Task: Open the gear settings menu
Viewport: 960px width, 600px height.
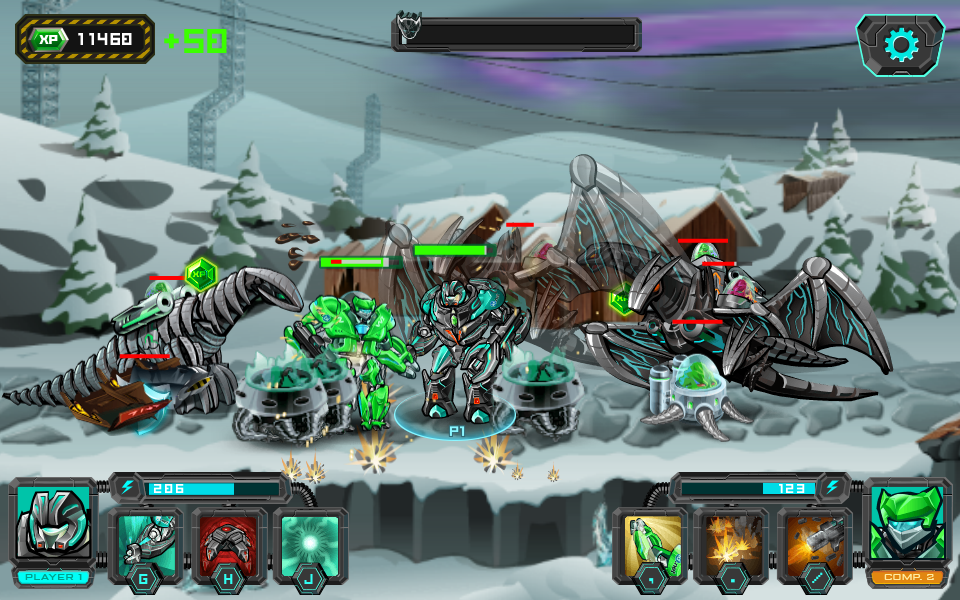Action: 901,45
